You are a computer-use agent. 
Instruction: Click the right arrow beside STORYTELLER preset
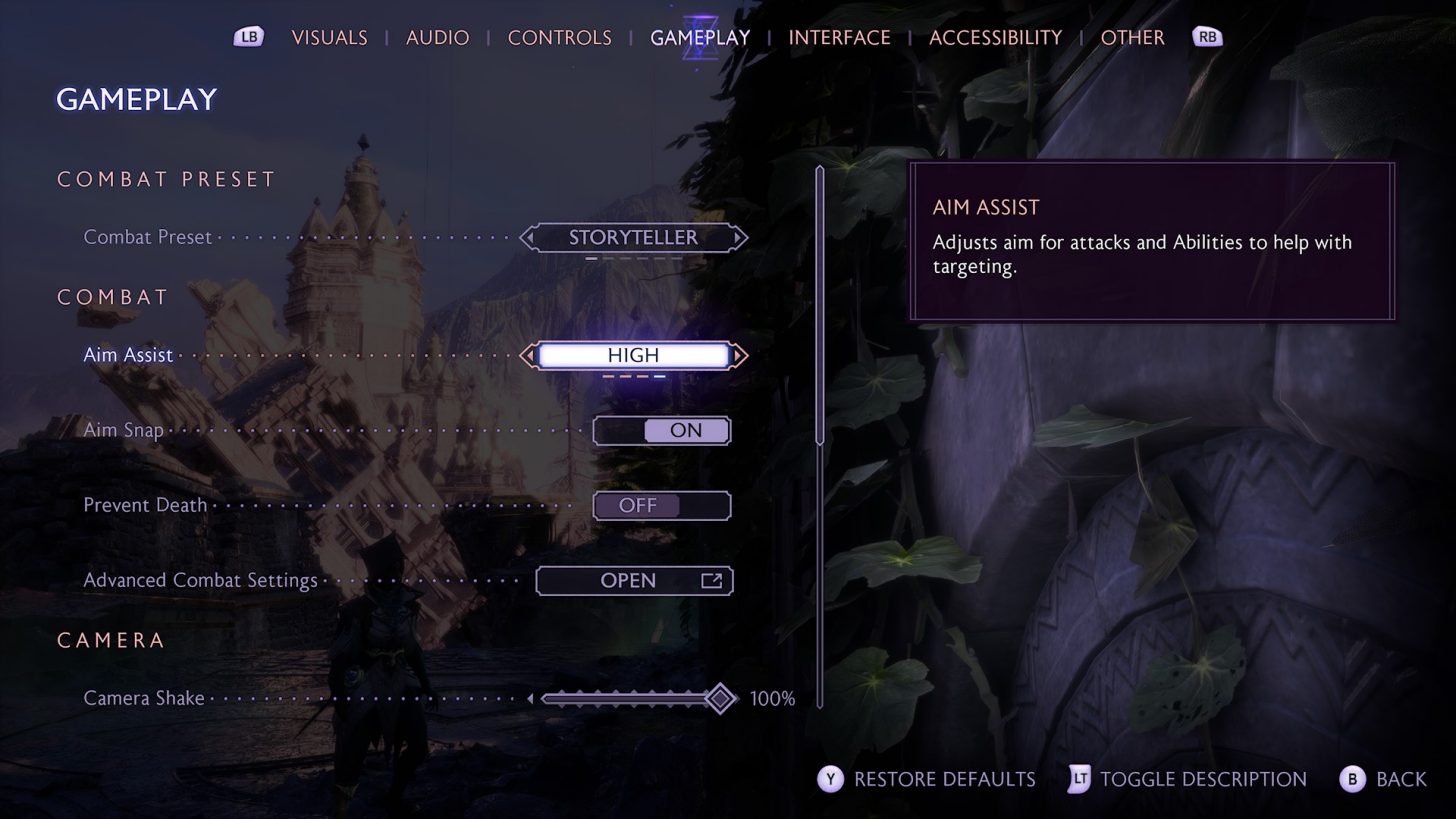739,238
